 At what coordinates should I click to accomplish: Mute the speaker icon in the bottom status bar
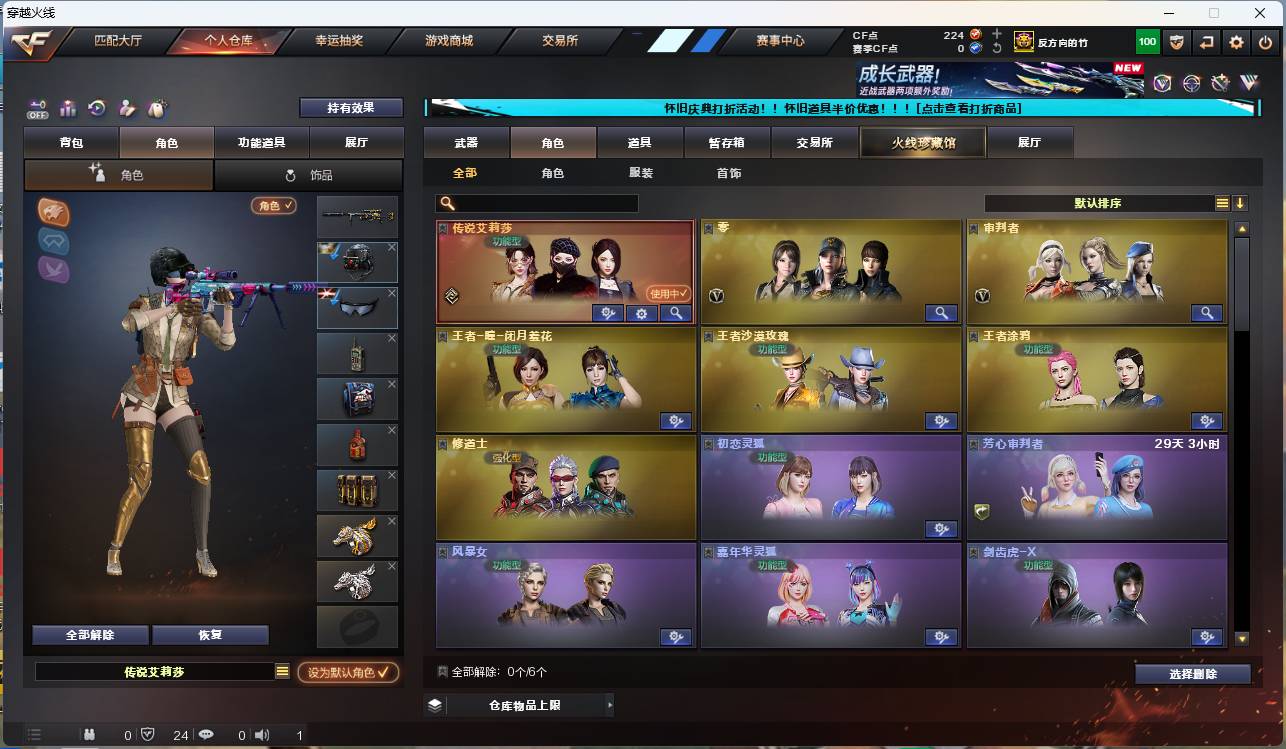tap(262, 734)
